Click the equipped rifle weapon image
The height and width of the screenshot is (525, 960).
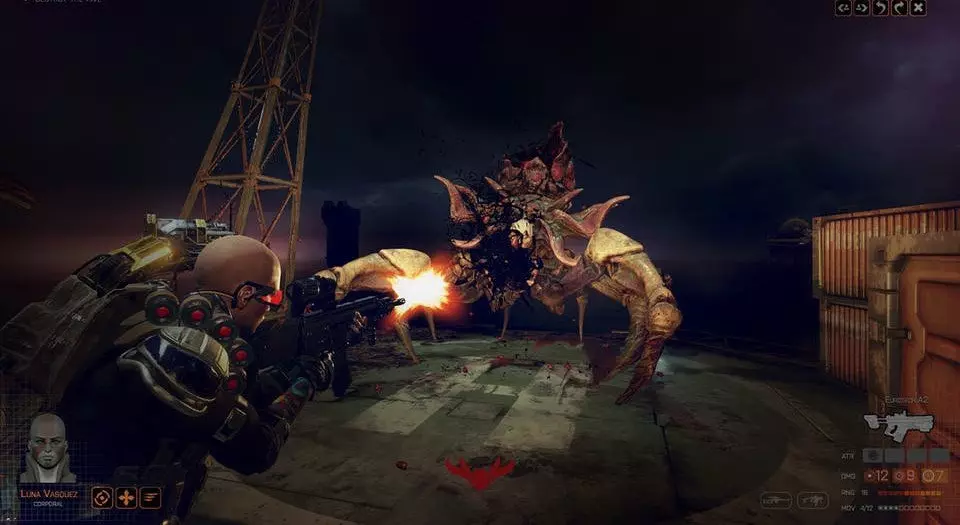(x=899, y=424)
